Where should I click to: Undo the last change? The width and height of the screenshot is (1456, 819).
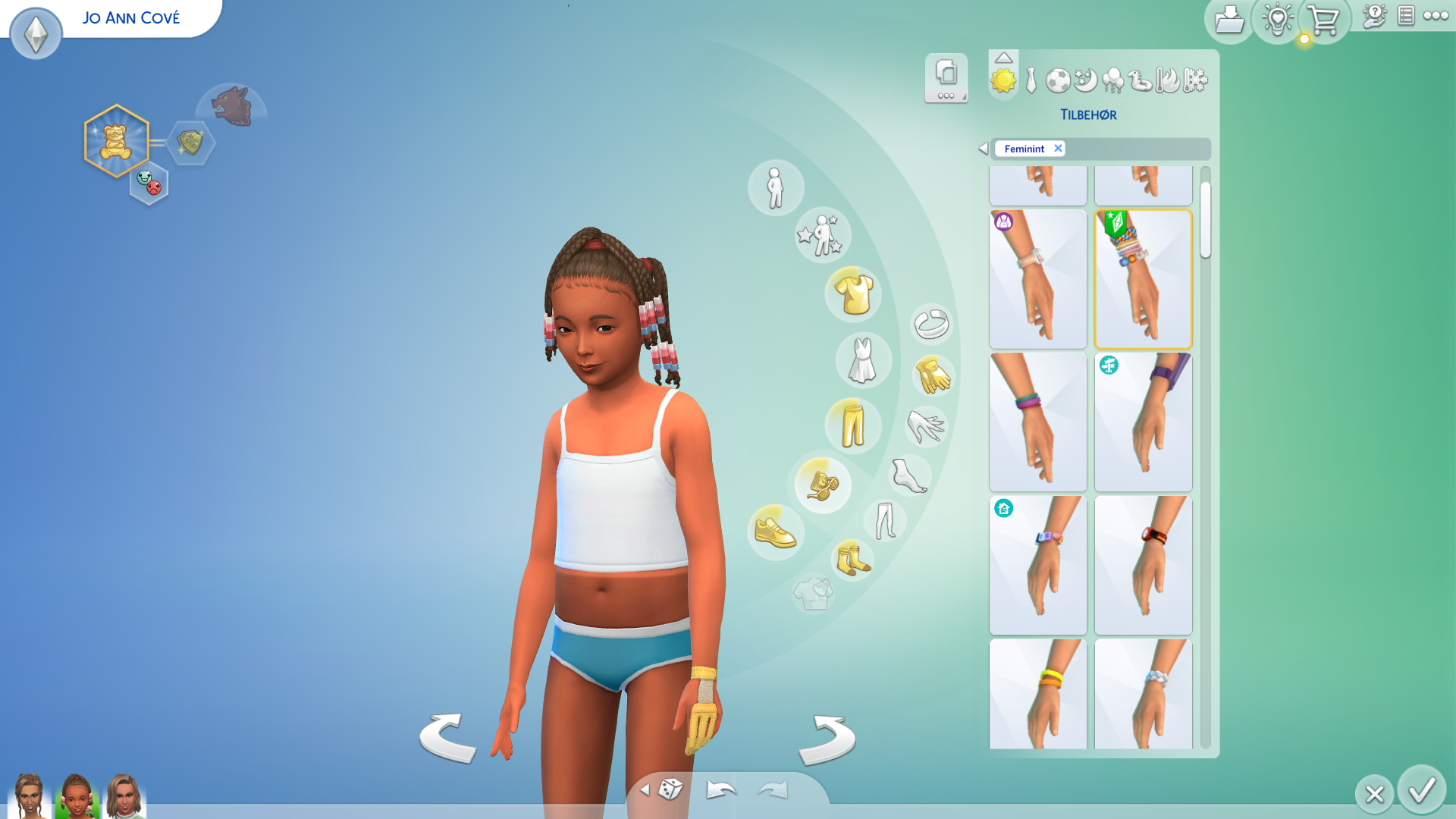point(720,790)
